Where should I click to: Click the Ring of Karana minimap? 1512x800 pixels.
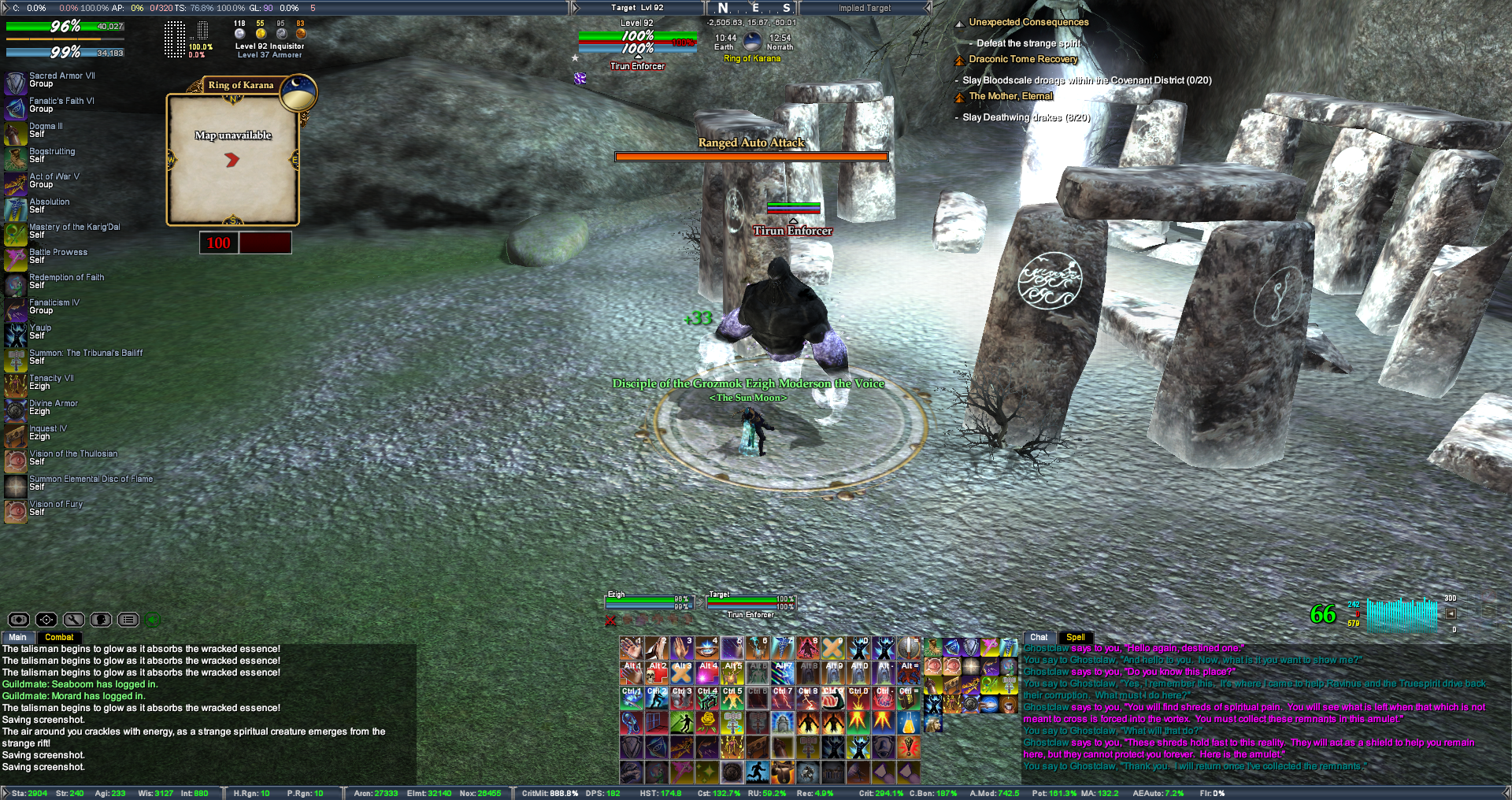232,160
